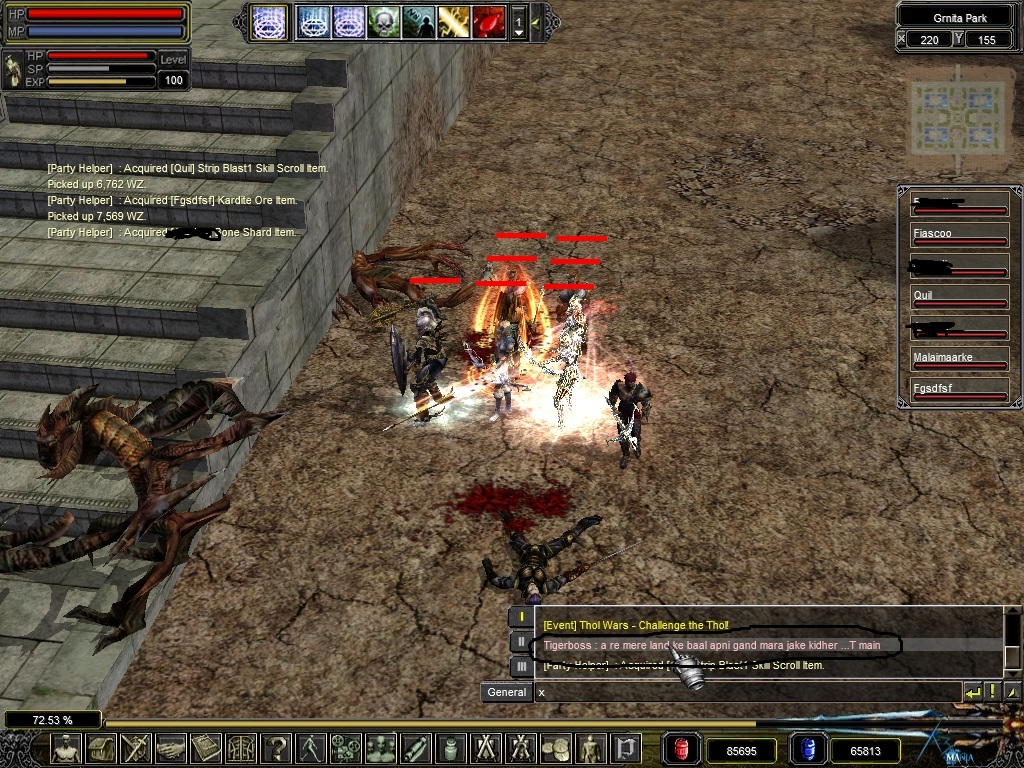Open chat tab III
Screen dimensions: 1024x768
point(520,665)
